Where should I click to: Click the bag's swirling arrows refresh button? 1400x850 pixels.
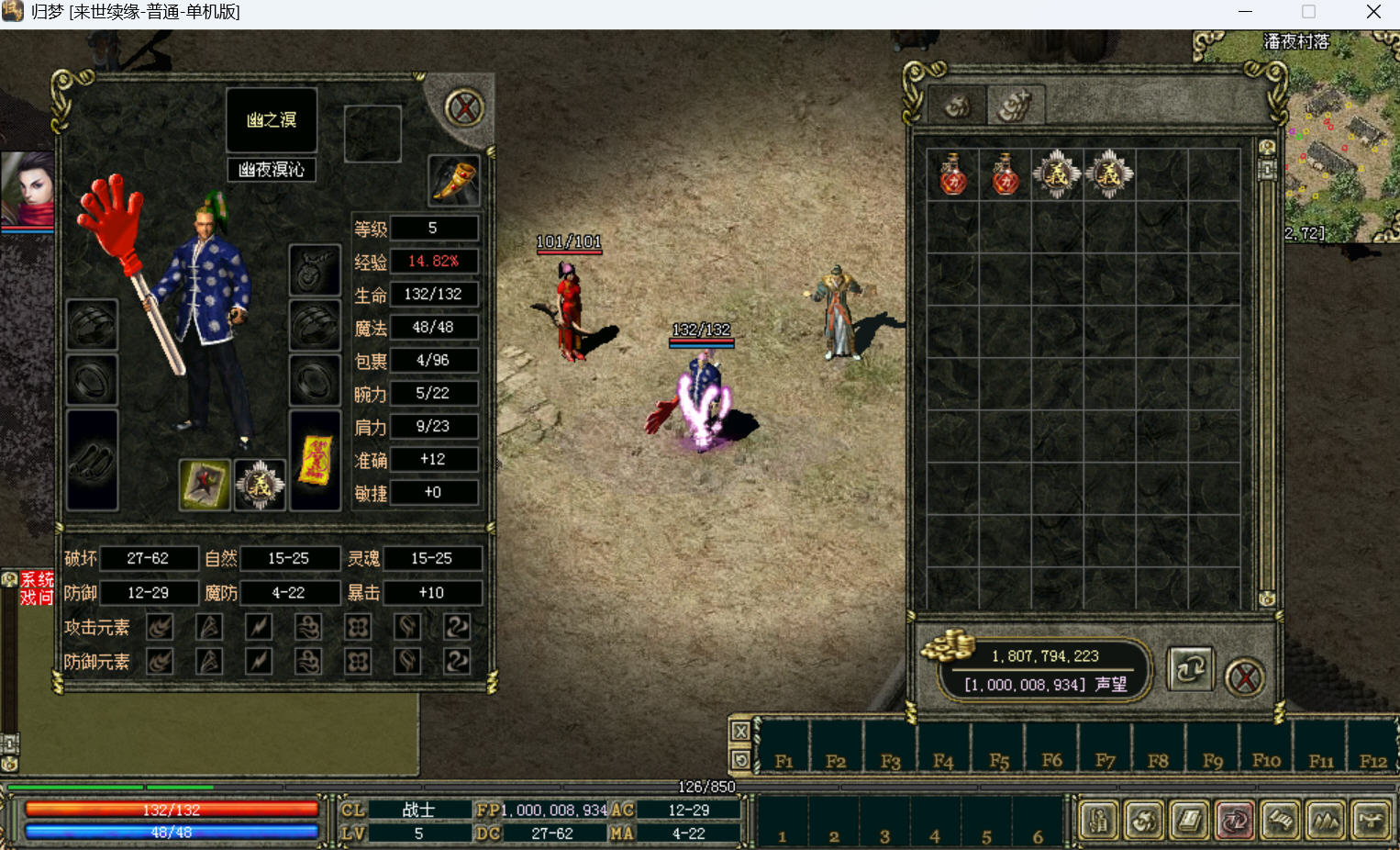[1190, 669]
